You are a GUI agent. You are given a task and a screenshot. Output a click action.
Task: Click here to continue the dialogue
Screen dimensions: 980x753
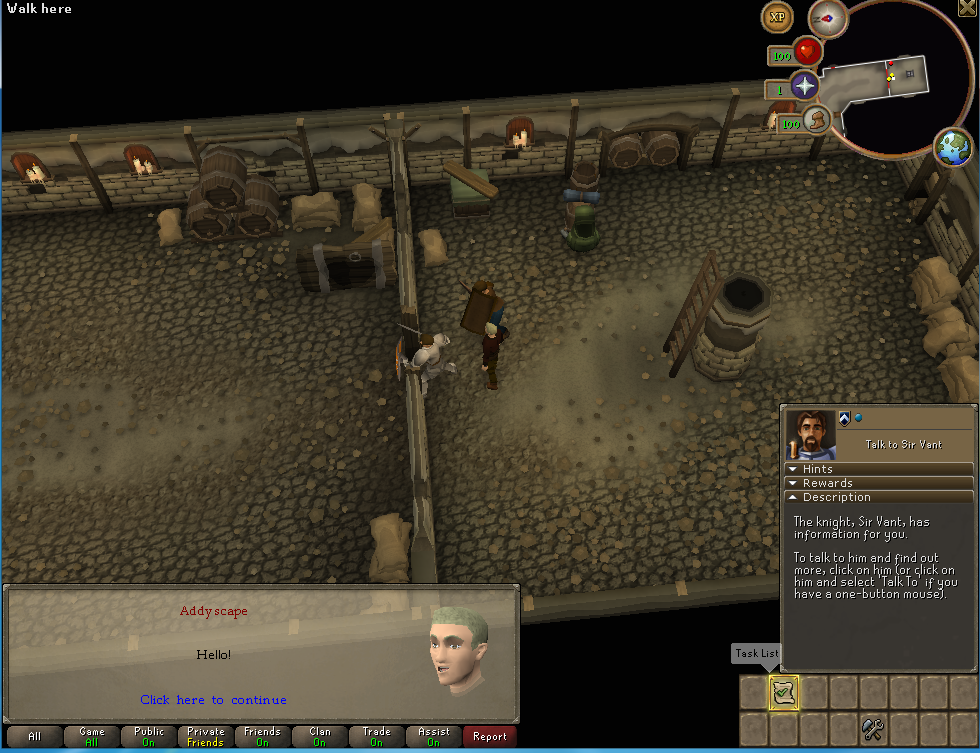tap(213, 700)
